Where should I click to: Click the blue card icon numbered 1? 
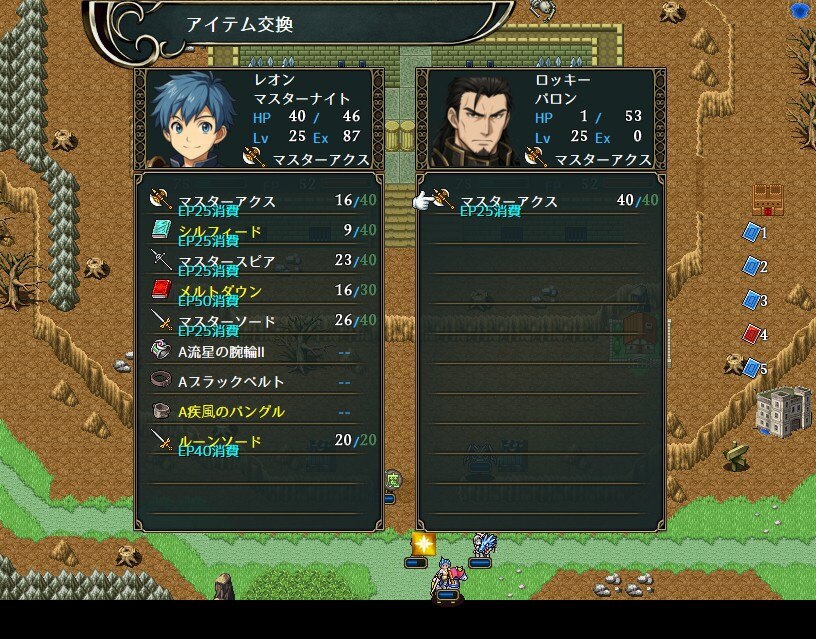(x=752, y=232)
